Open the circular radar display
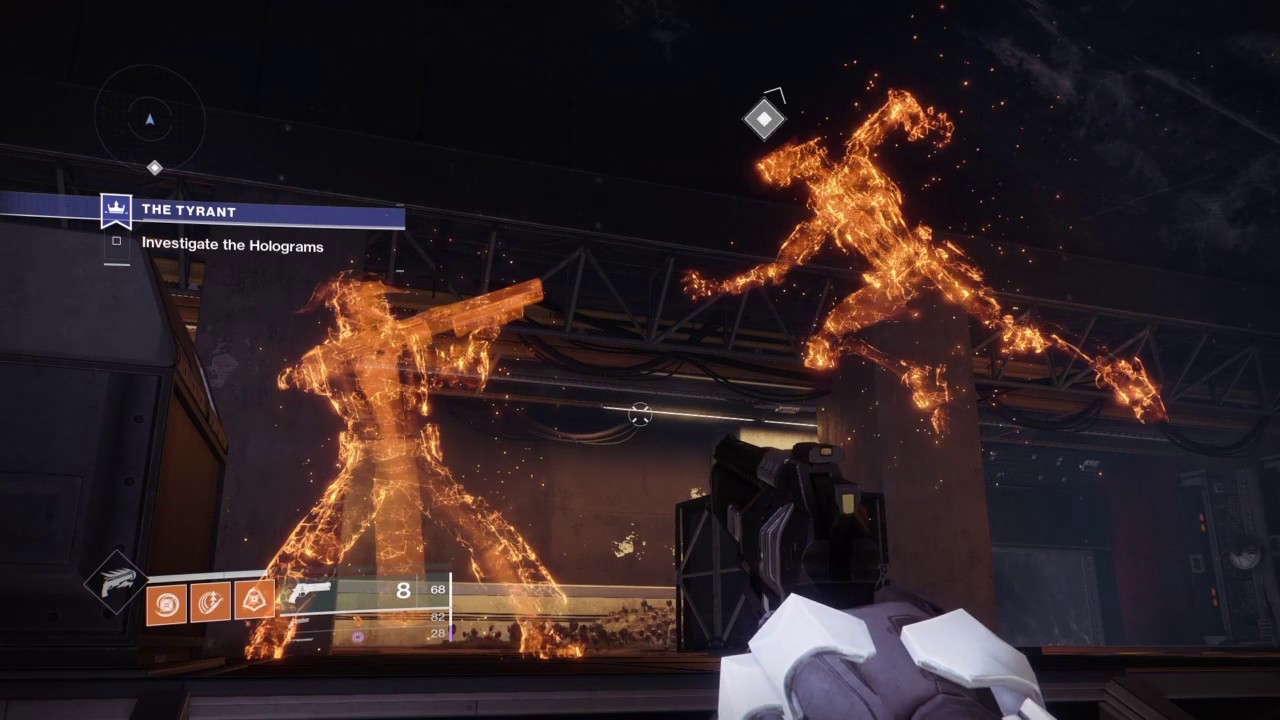1280x720 pixels. point(150,119)
